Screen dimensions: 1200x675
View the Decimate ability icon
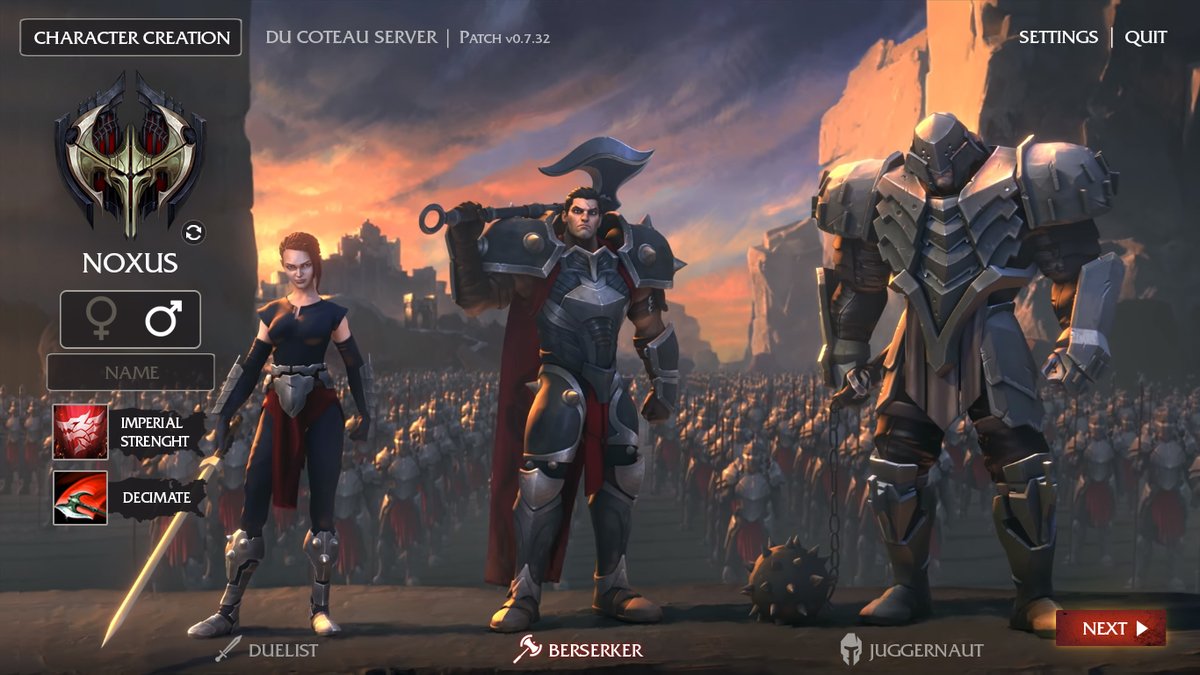[x=80, y=497]
